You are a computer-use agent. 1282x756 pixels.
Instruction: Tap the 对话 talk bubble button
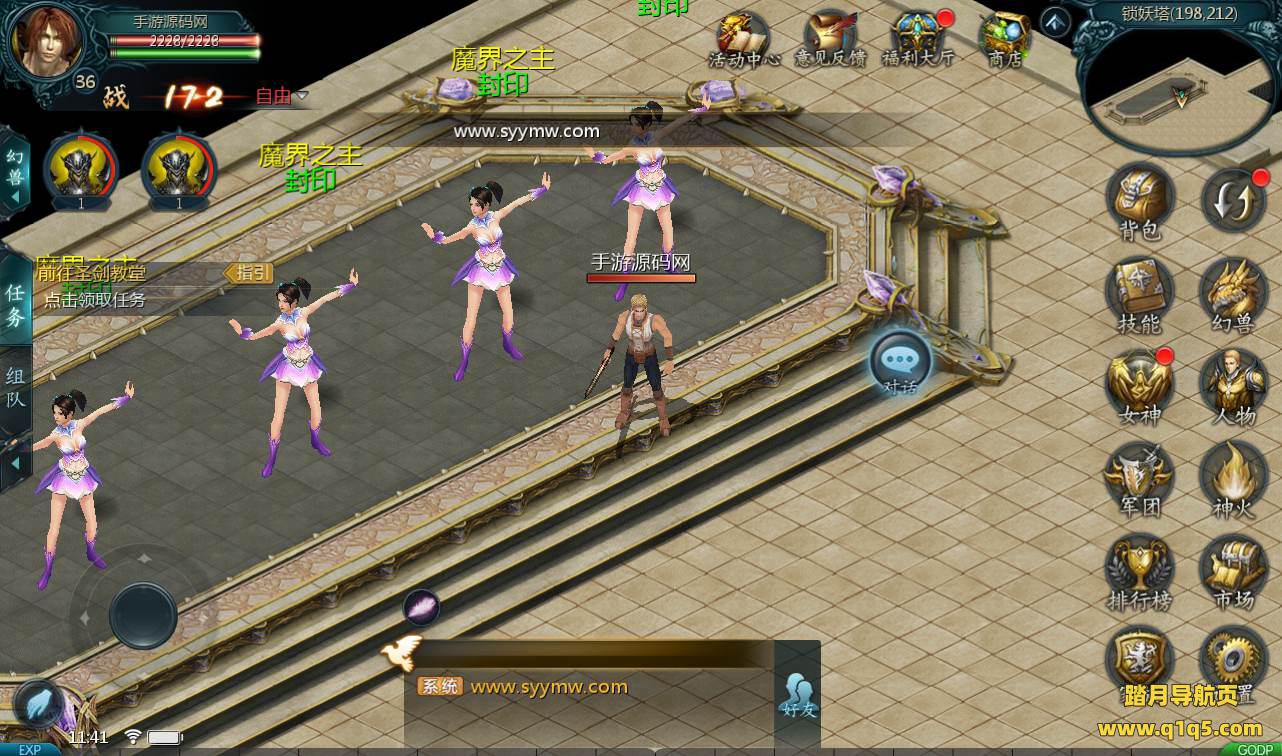pos(900,362)
